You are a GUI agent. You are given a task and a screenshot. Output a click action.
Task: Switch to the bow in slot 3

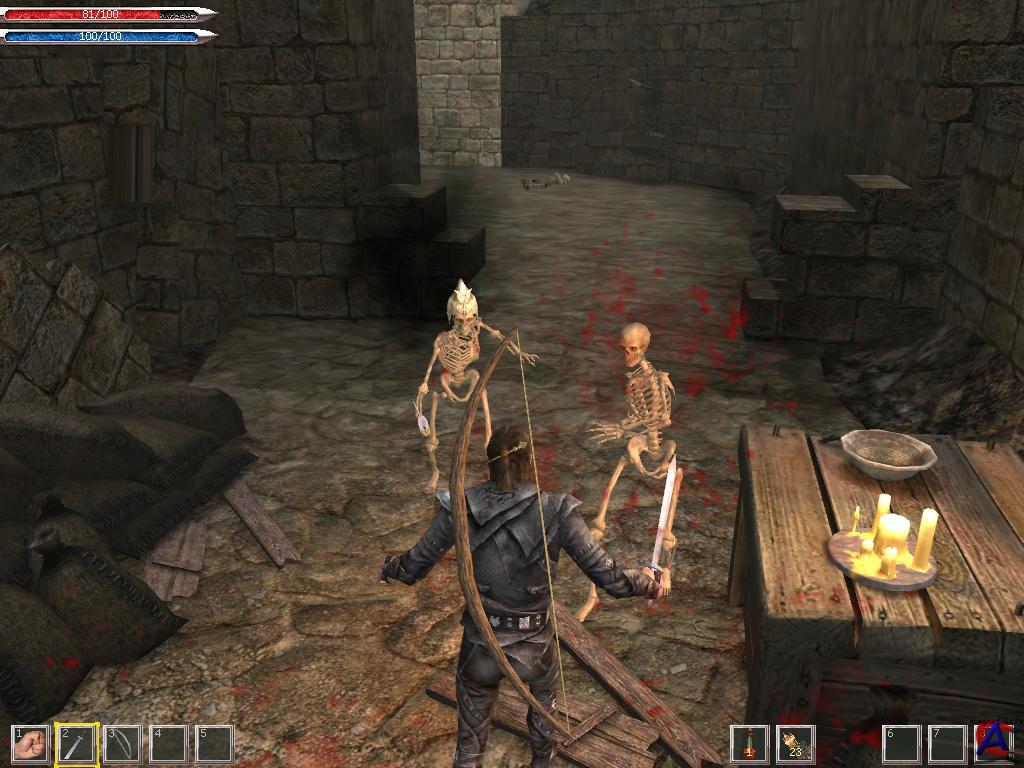122,744
